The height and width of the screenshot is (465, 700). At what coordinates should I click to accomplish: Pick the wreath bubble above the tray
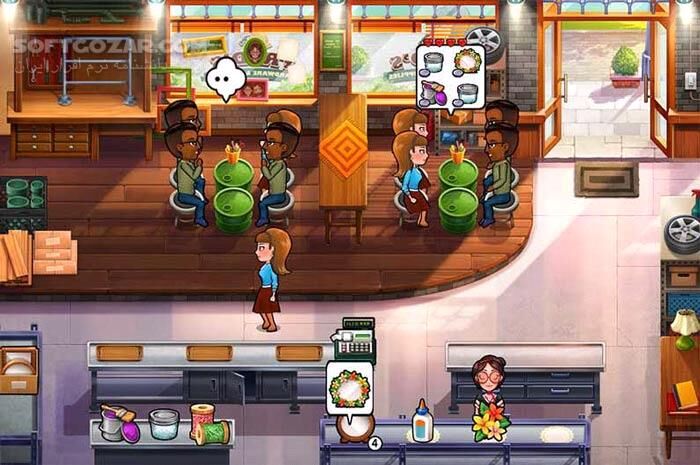point(349,387)
